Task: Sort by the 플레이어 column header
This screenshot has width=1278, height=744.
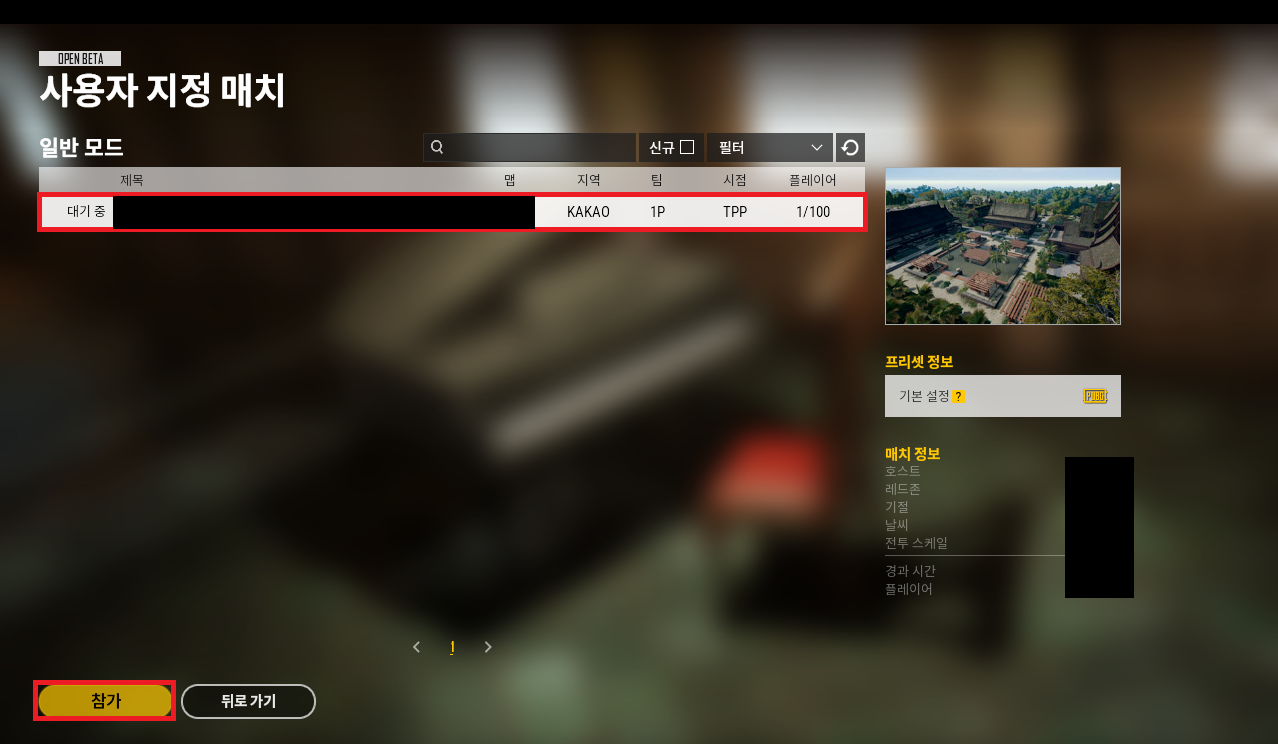Action: pos(812,180)
